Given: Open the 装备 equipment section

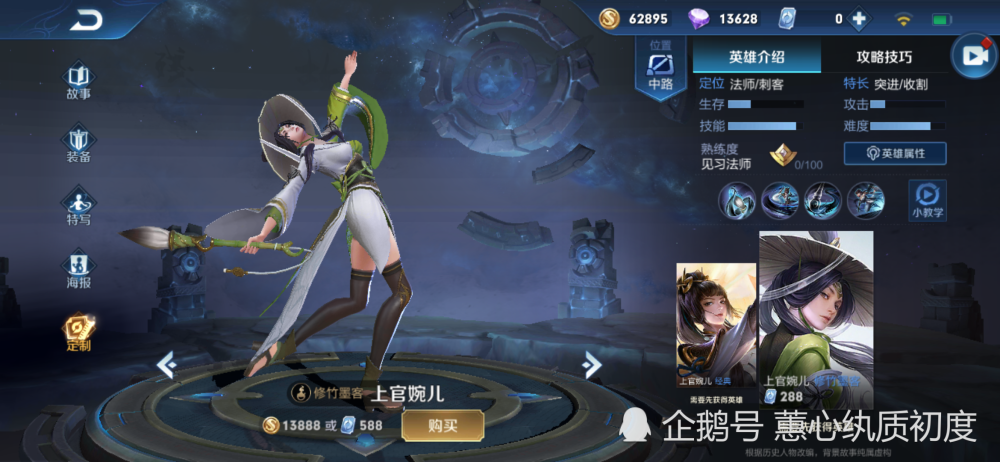Looking at the screenshot, I should 79,144.
